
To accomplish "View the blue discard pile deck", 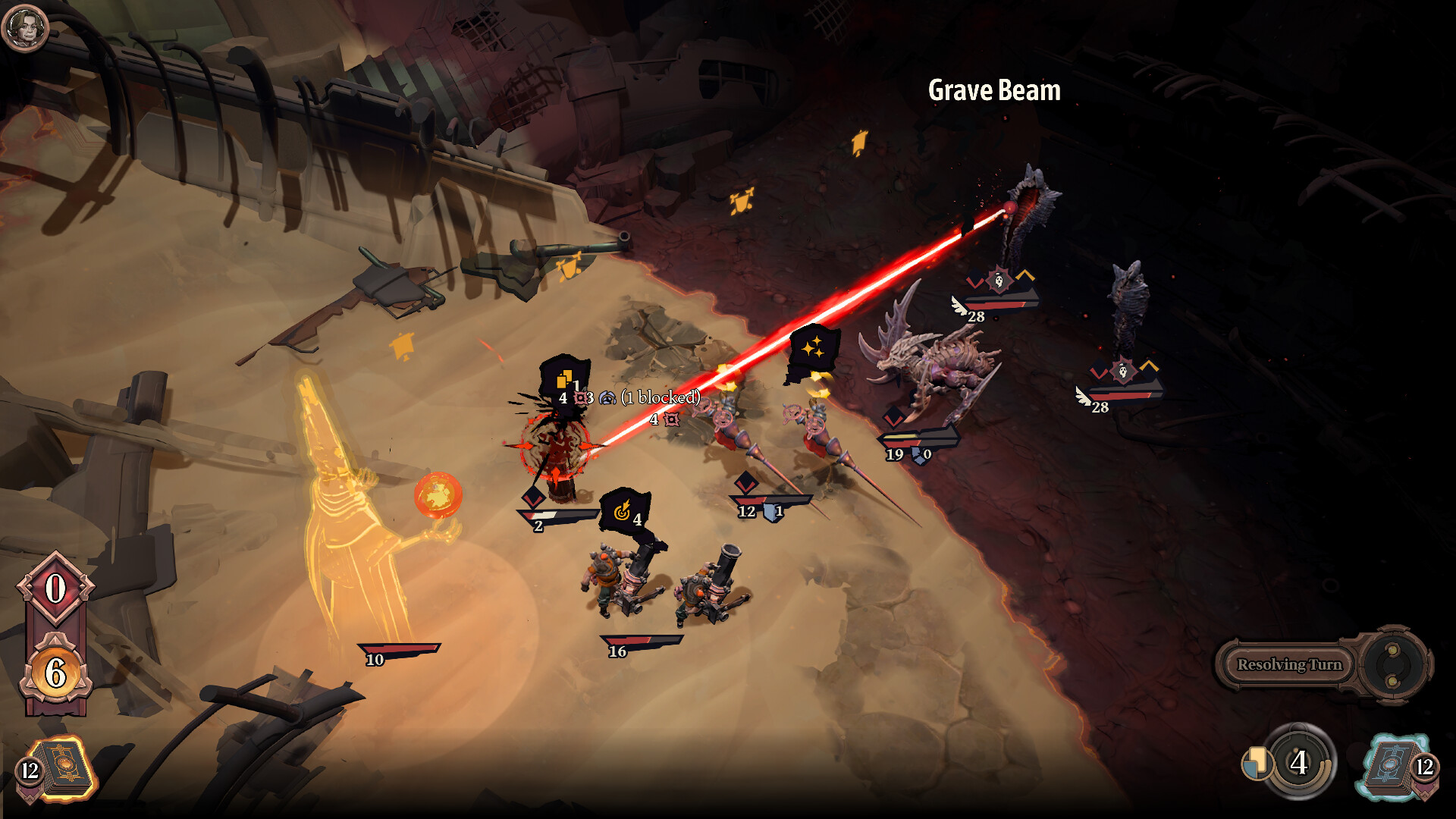I will [x=1394, y=767].
